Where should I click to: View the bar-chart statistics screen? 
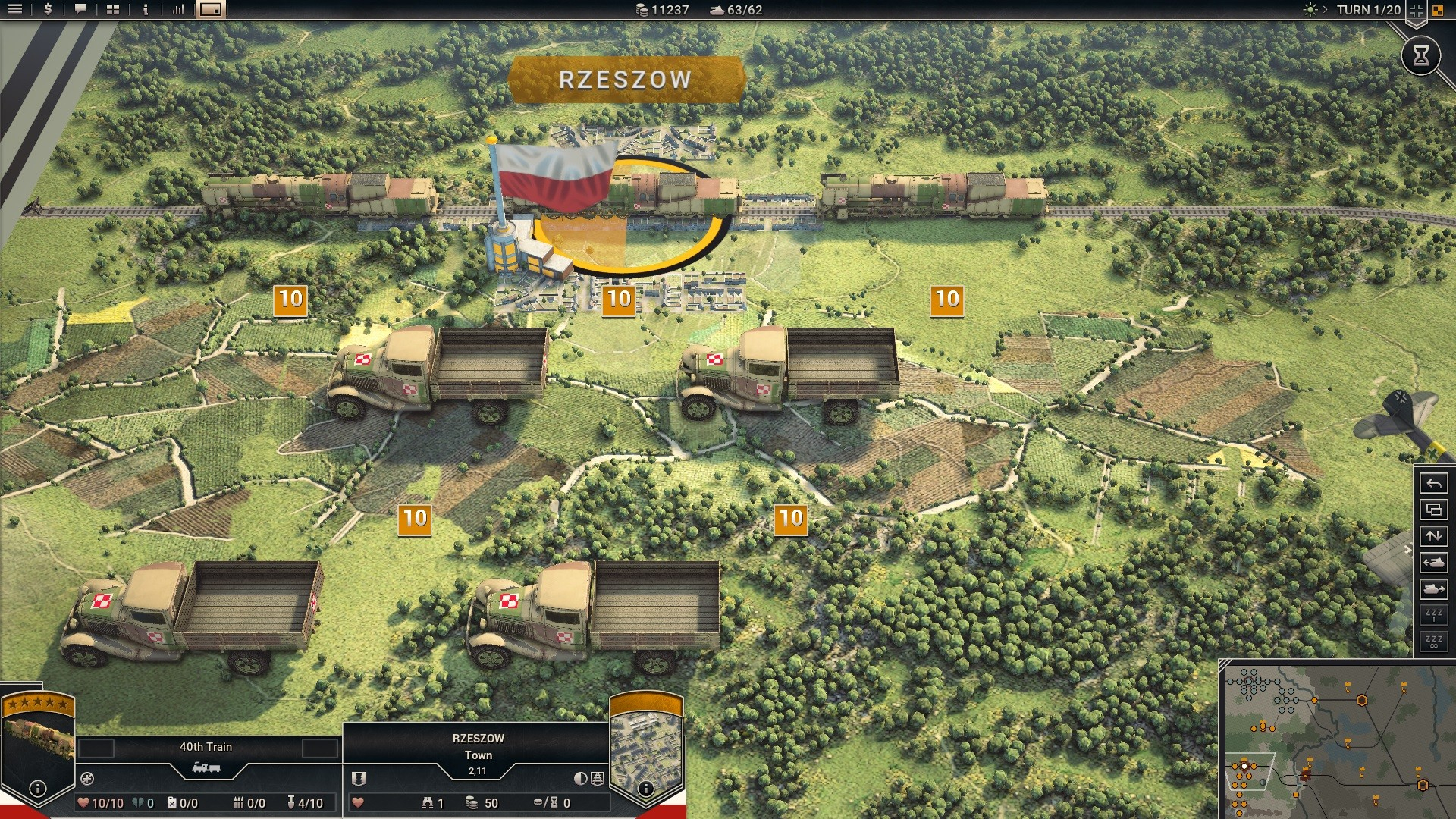(178, 10)
